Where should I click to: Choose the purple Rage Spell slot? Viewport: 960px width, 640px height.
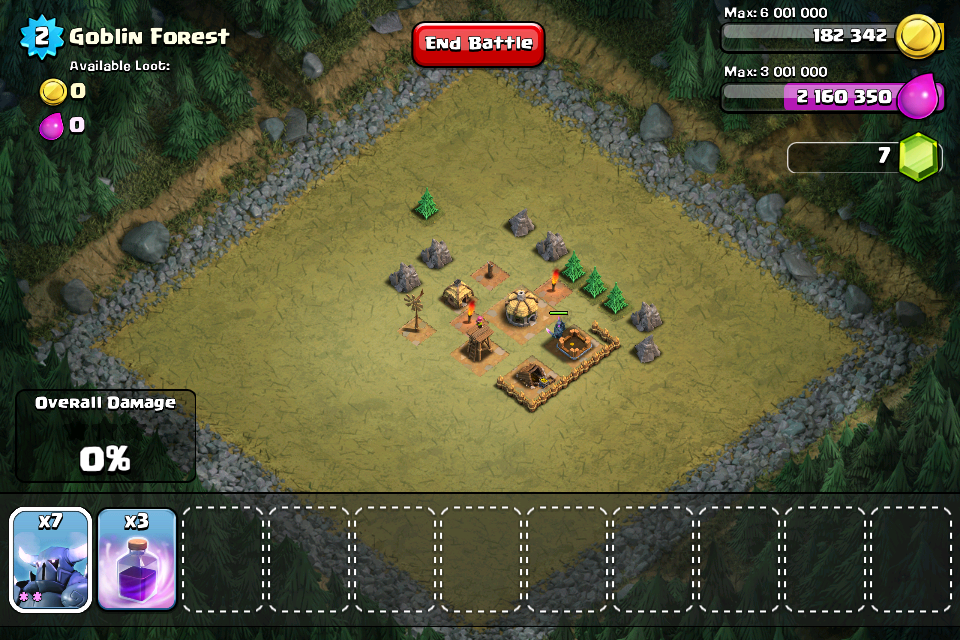[137, 559]
